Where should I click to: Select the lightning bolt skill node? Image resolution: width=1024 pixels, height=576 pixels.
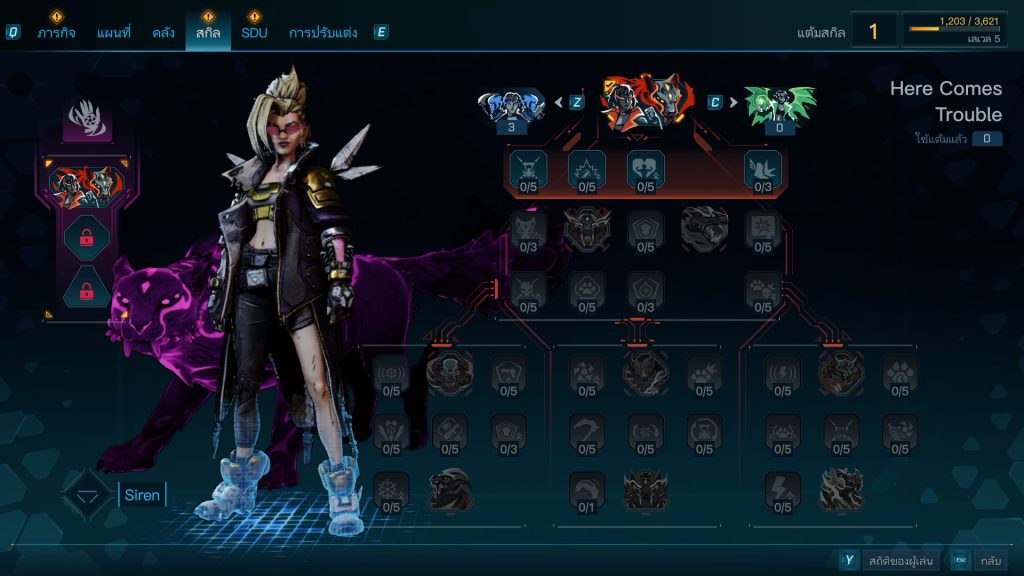(x=782, y=490)
